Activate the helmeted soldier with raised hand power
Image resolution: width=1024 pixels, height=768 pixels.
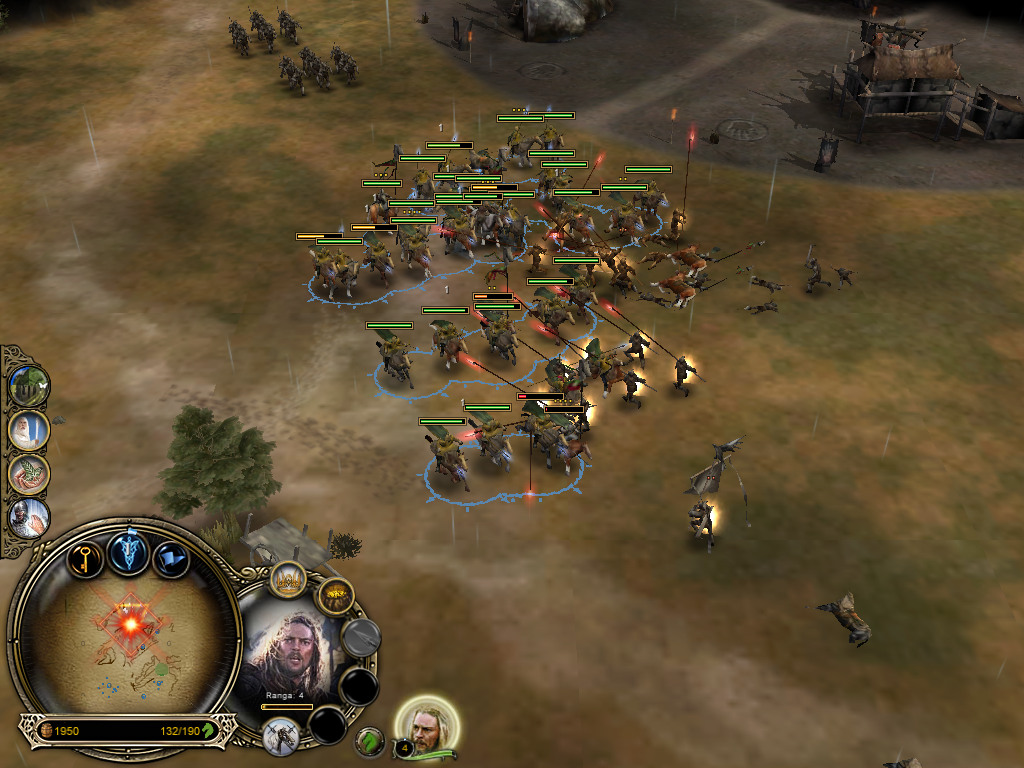click(x=28, y=517)
